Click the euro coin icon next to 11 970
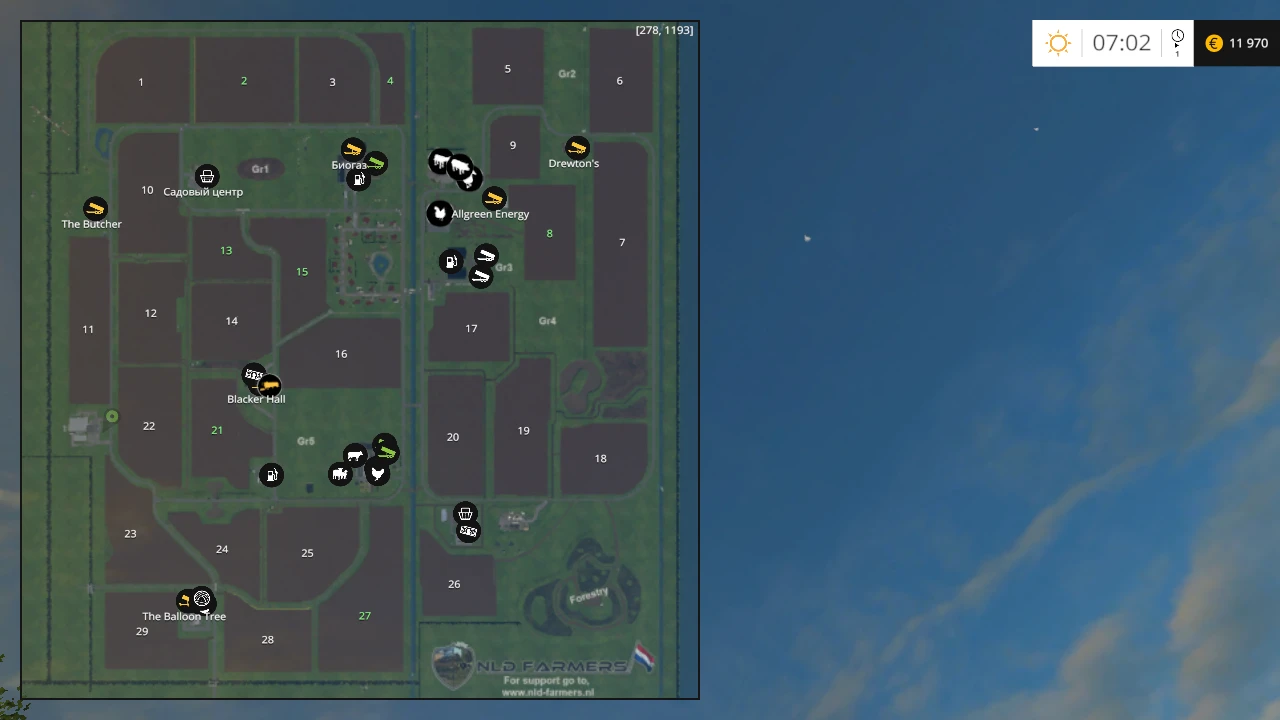 pyautogui.click(x=1213, y=43)
